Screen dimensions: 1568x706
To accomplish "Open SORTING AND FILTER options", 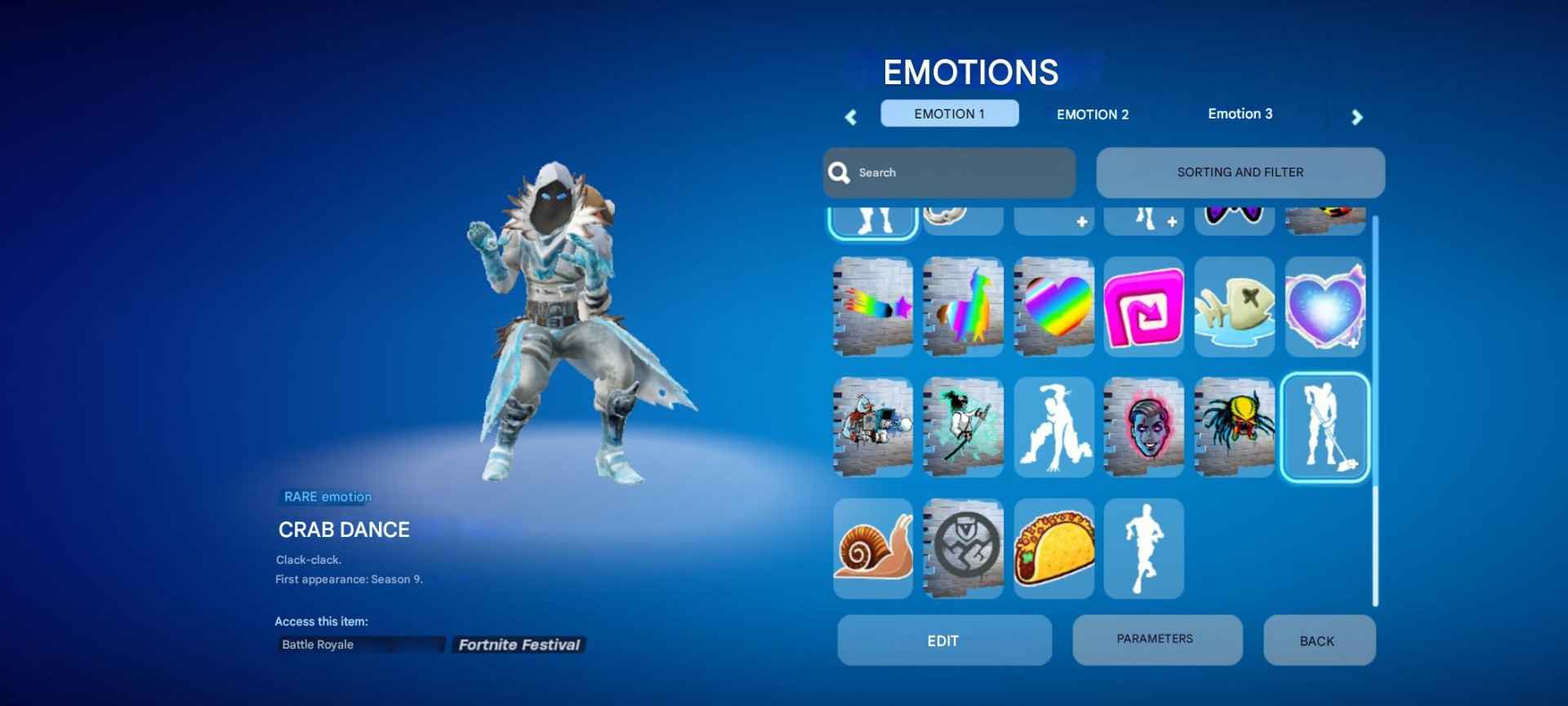I will [x=1240, y=172].
